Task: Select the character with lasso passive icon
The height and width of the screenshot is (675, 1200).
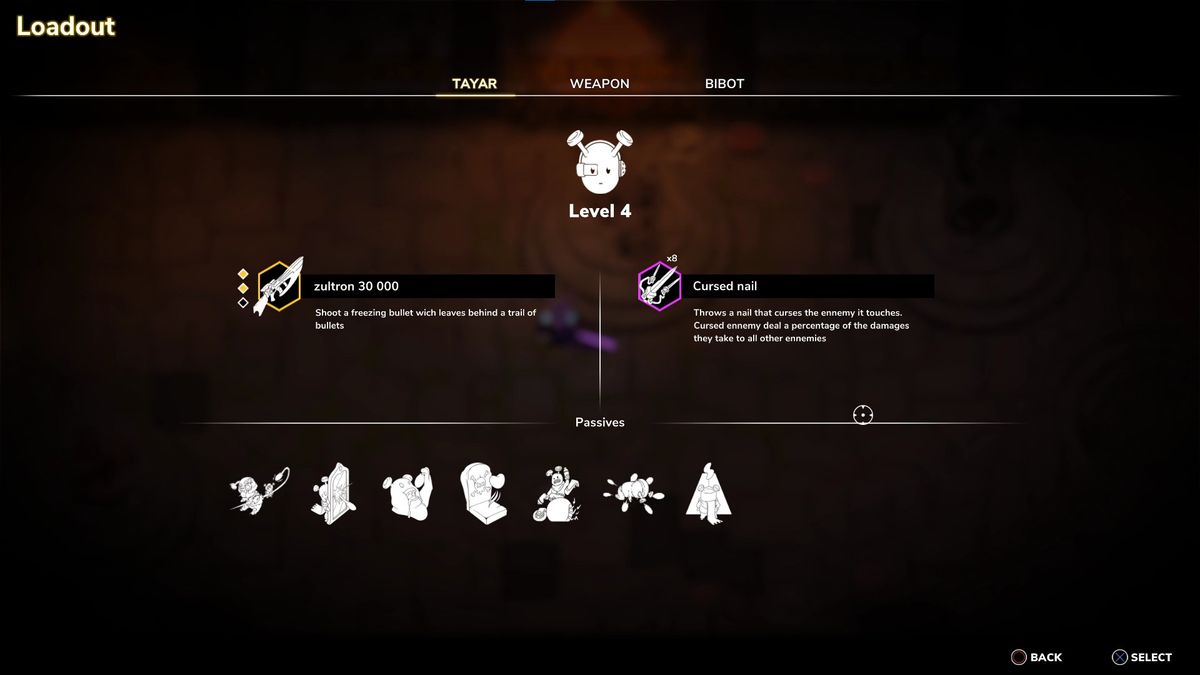Action: [259, 492]
